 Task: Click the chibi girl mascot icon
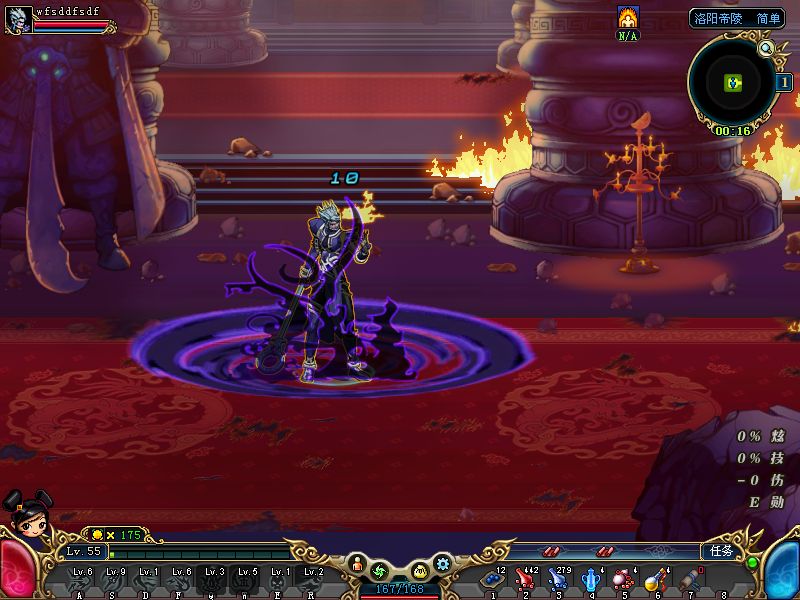coord(27,512)
